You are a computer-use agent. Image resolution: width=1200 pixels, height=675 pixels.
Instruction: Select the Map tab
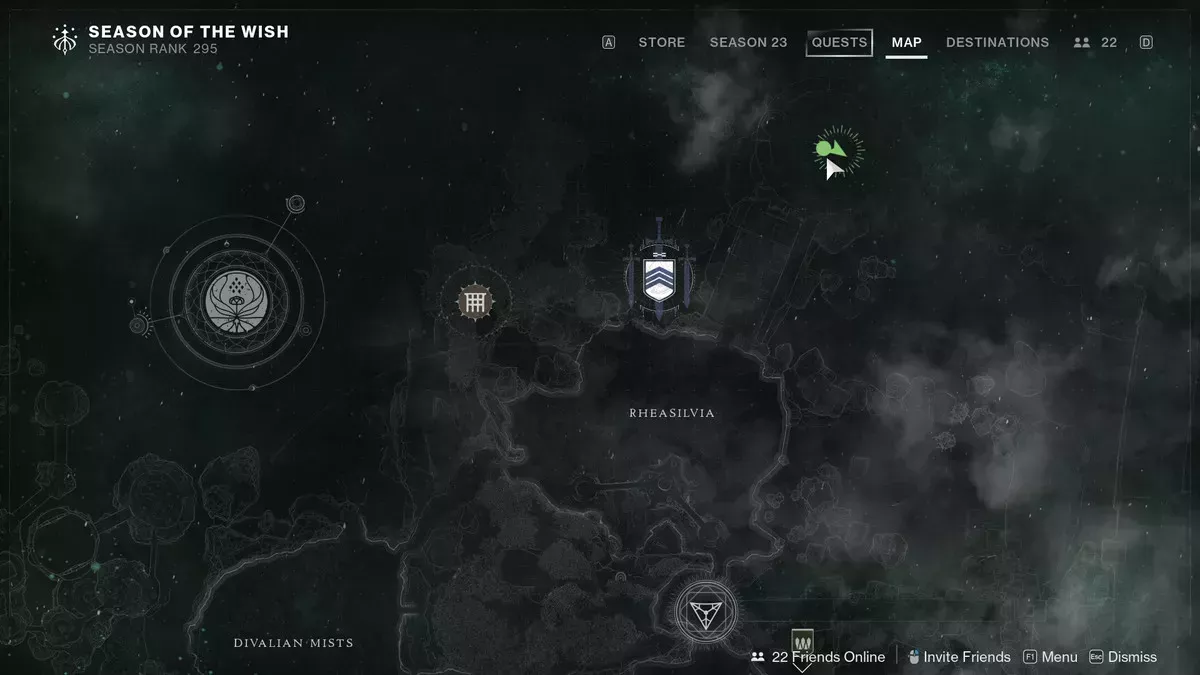pyautogui.click(x=906, y=42)
